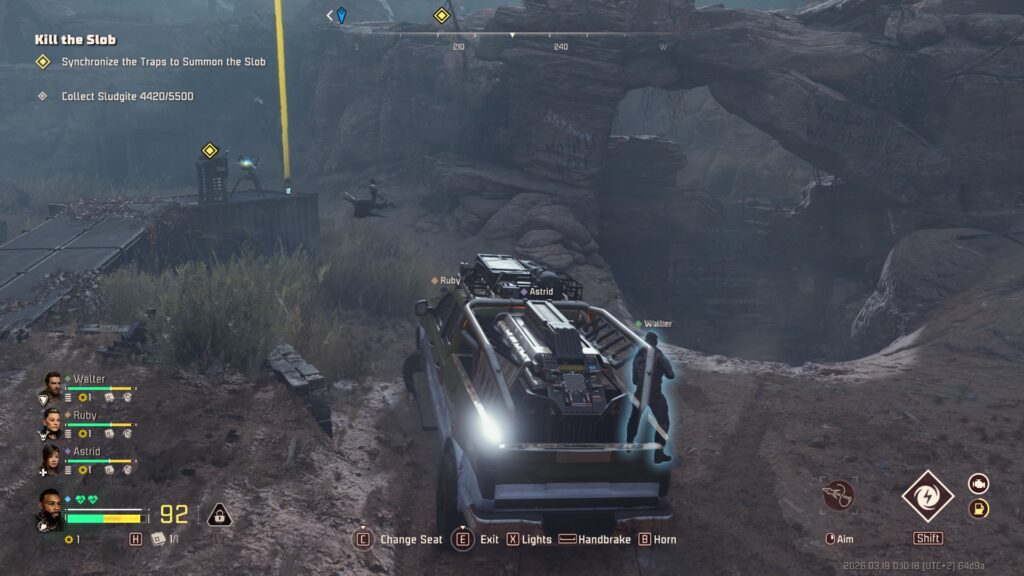Select the yellow objective marker on the compass

tap(441, 15)
